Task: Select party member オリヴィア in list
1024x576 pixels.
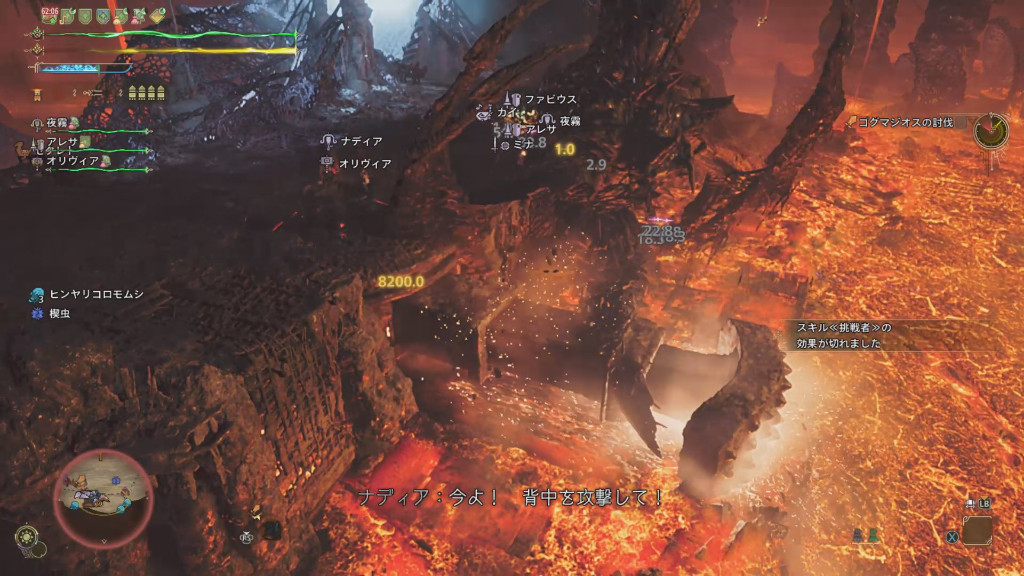Action: click(70, 161)
